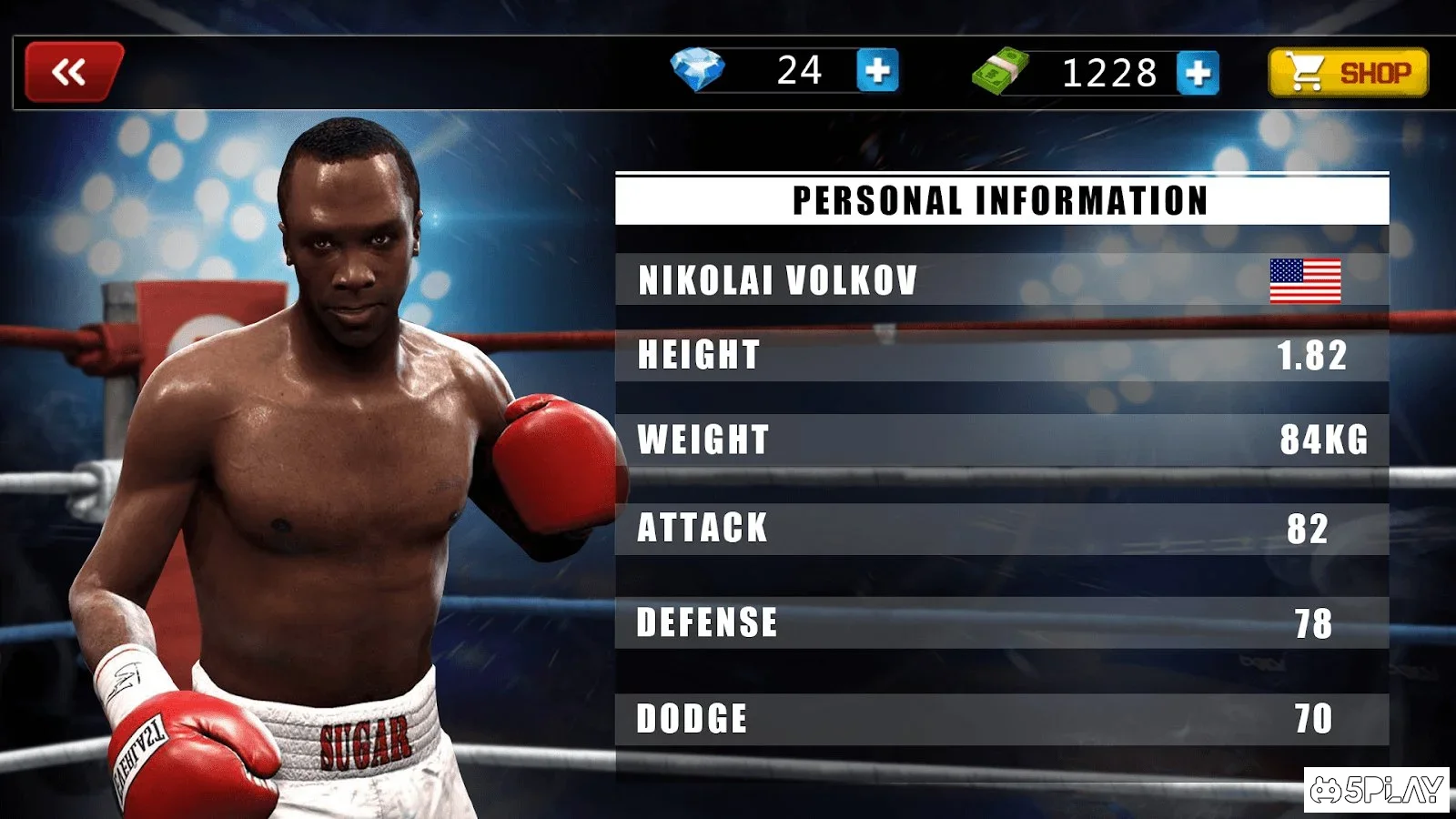Go back with the red arrow button

(x=73, y=71)
